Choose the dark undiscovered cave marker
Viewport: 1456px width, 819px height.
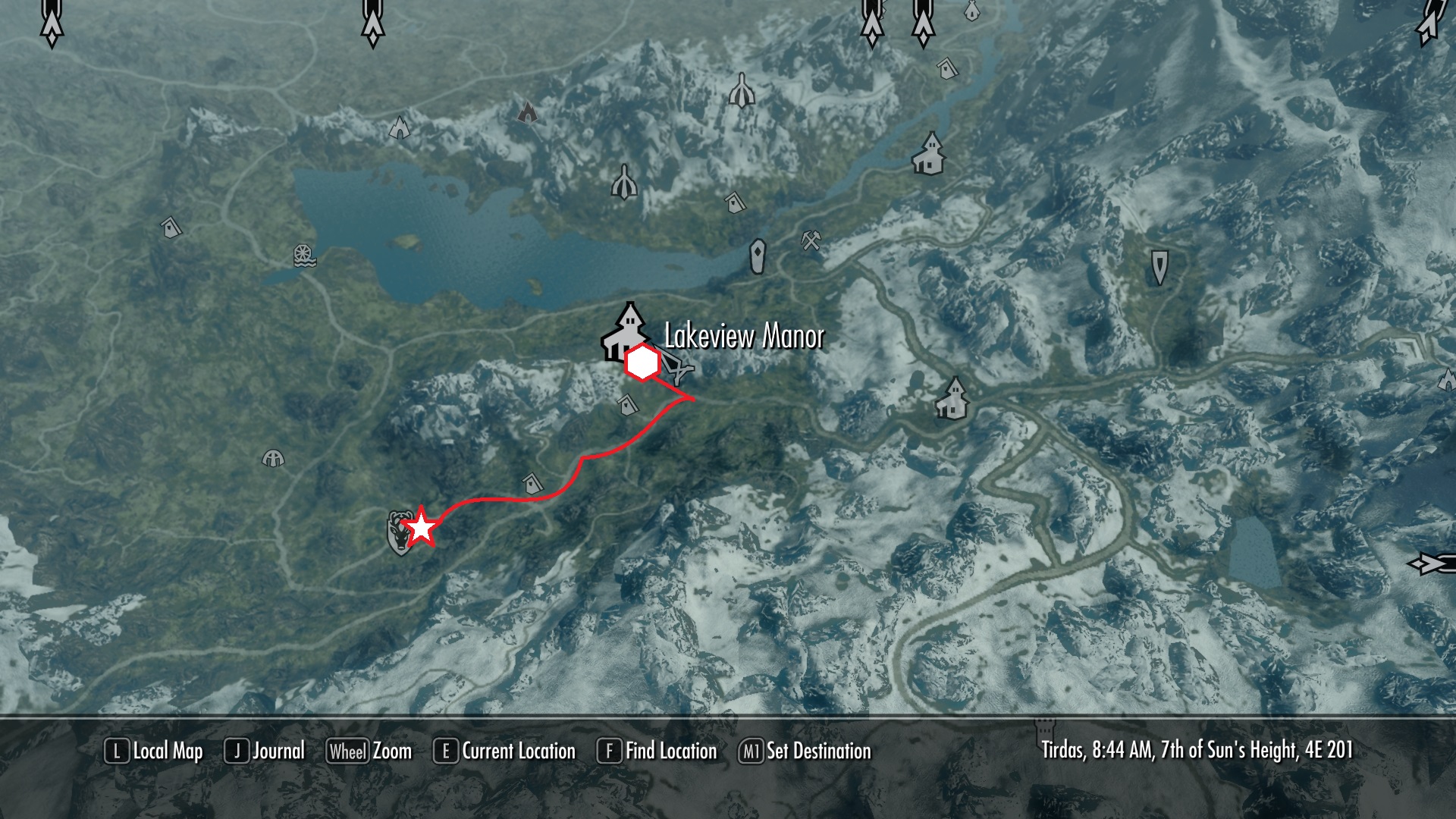tap(527, 113)
